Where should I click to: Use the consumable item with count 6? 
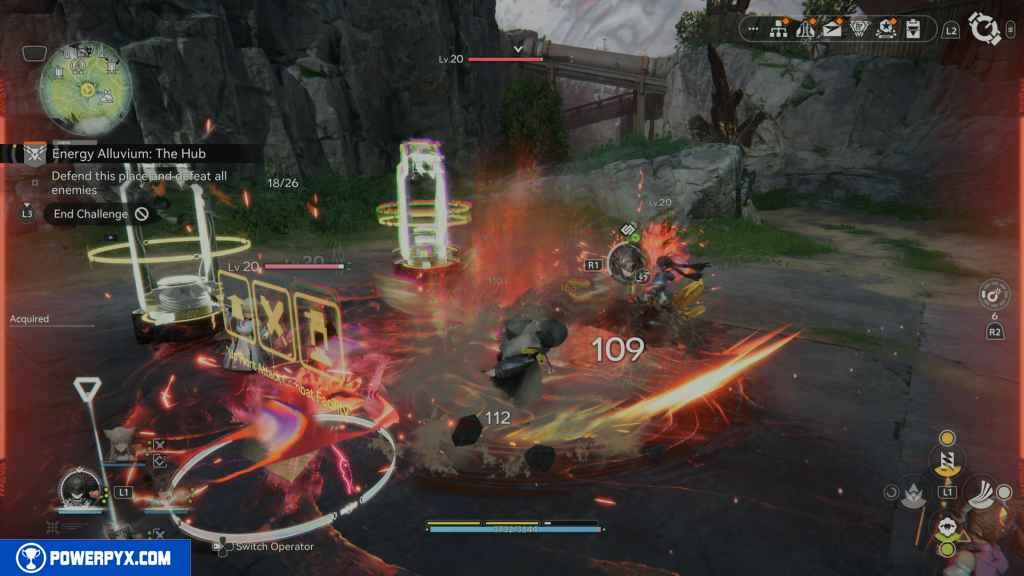coord(994,295)
